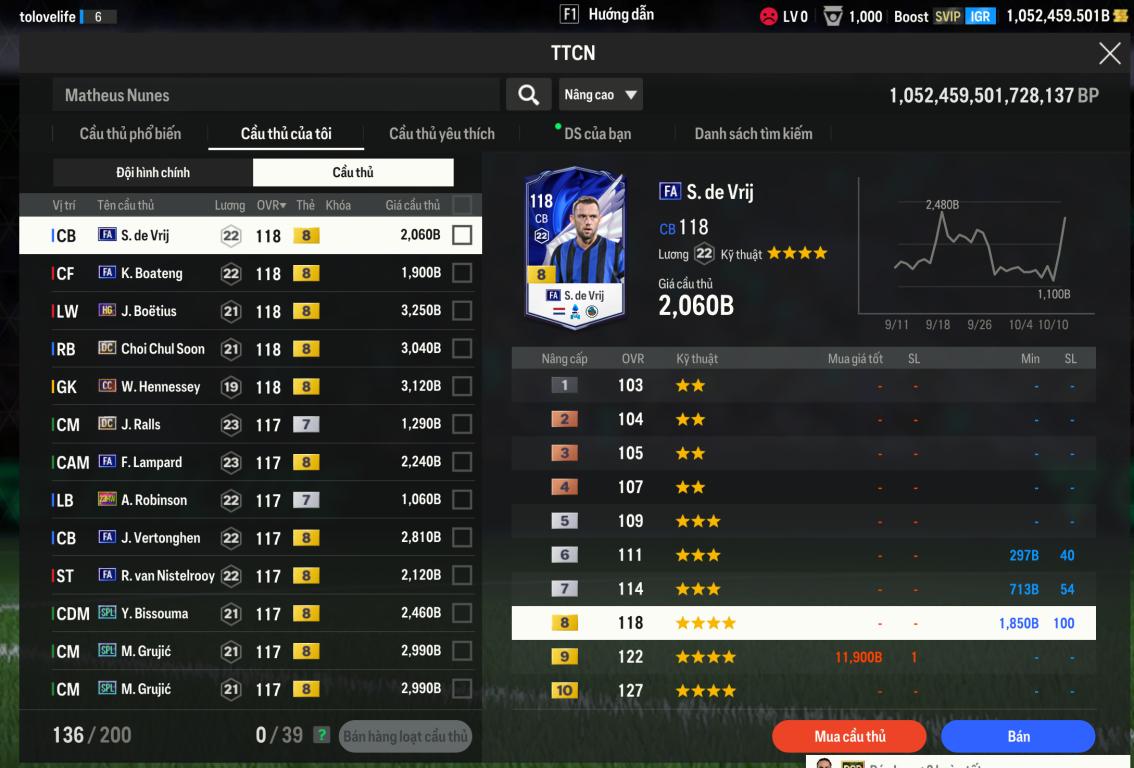Select Danh sách tìm kiếm tab
Image resolution: width=1134 pixels, height=768 pixels.
coord(753,133)
